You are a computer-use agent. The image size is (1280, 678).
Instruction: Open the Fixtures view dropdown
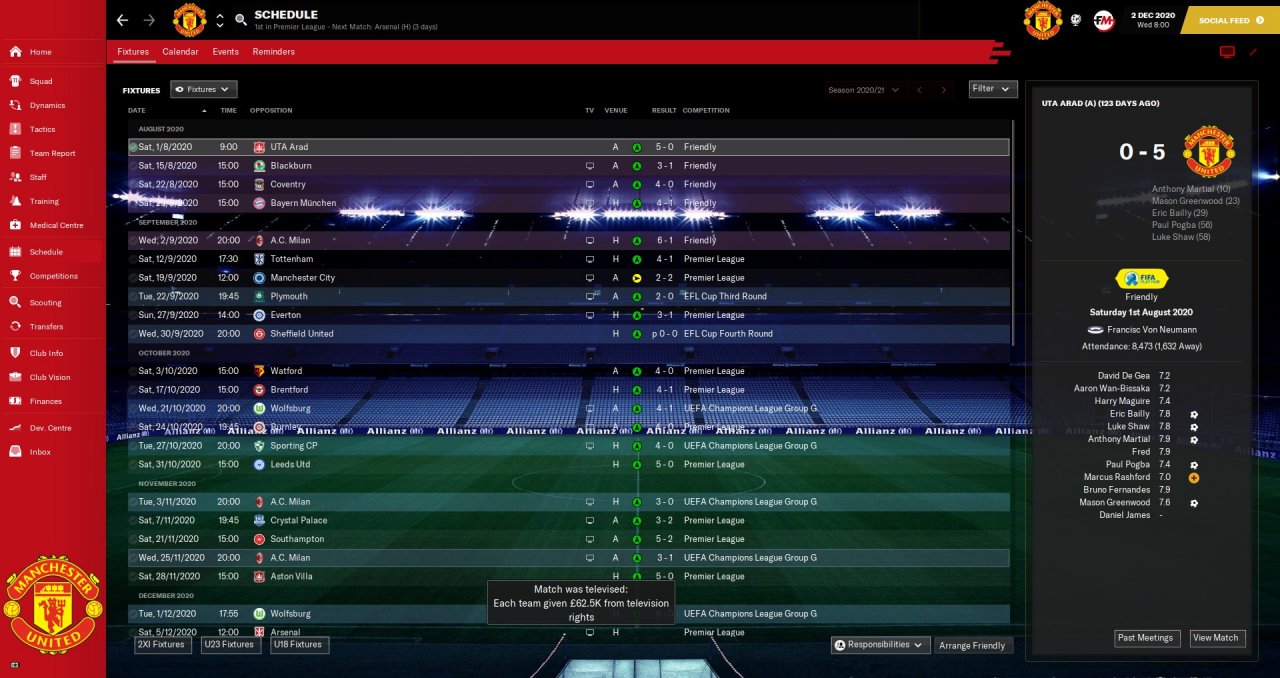[204, 90]
